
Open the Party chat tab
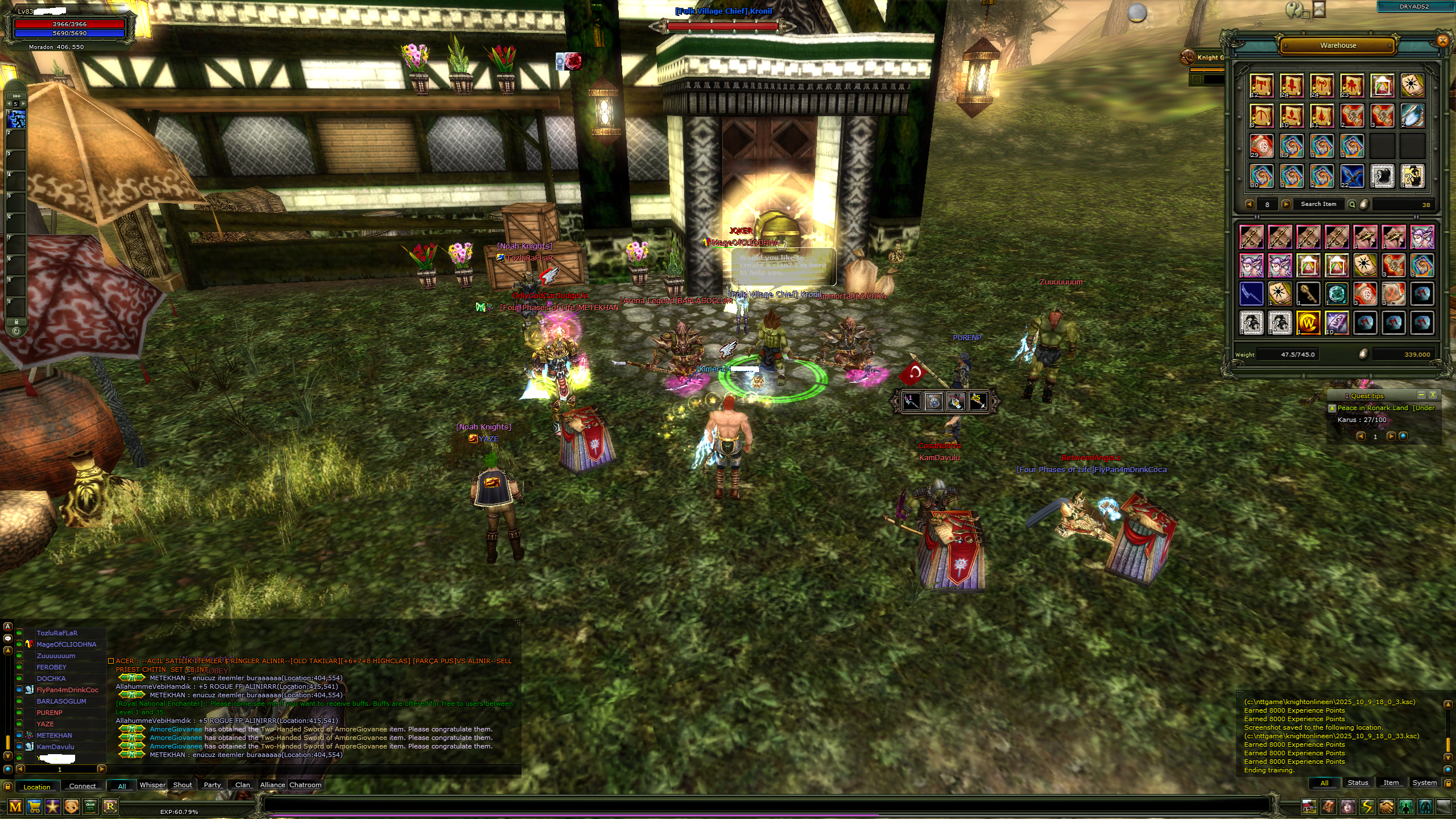point(212,785)
